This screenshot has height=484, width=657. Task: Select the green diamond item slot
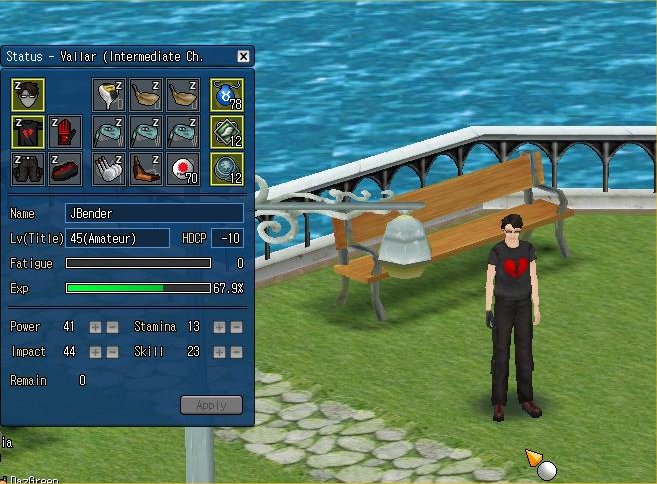tap(227, 132)
